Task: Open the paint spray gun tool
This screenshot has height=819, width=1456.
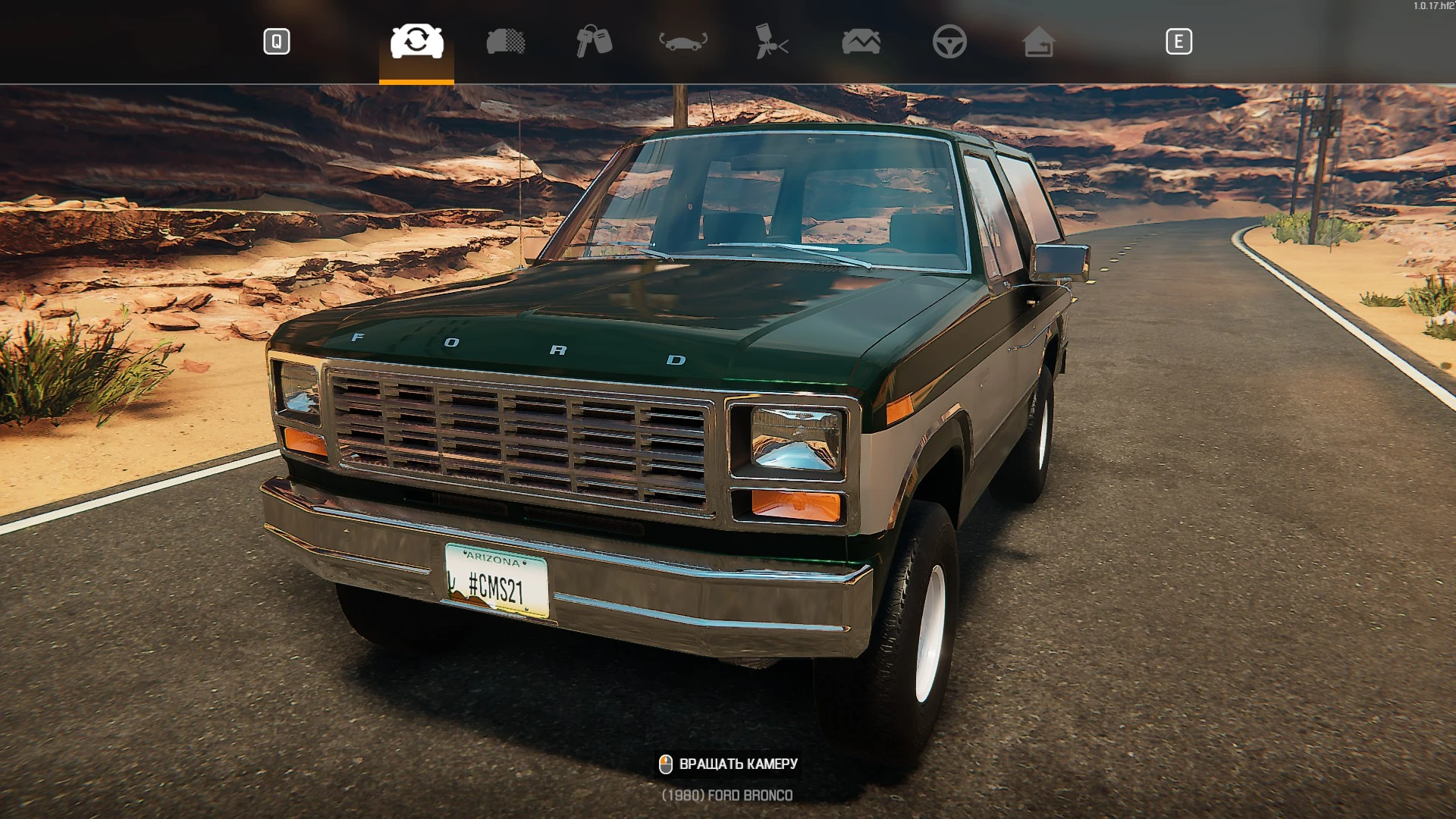Action: pyautogui.click(x=770, y=42)
